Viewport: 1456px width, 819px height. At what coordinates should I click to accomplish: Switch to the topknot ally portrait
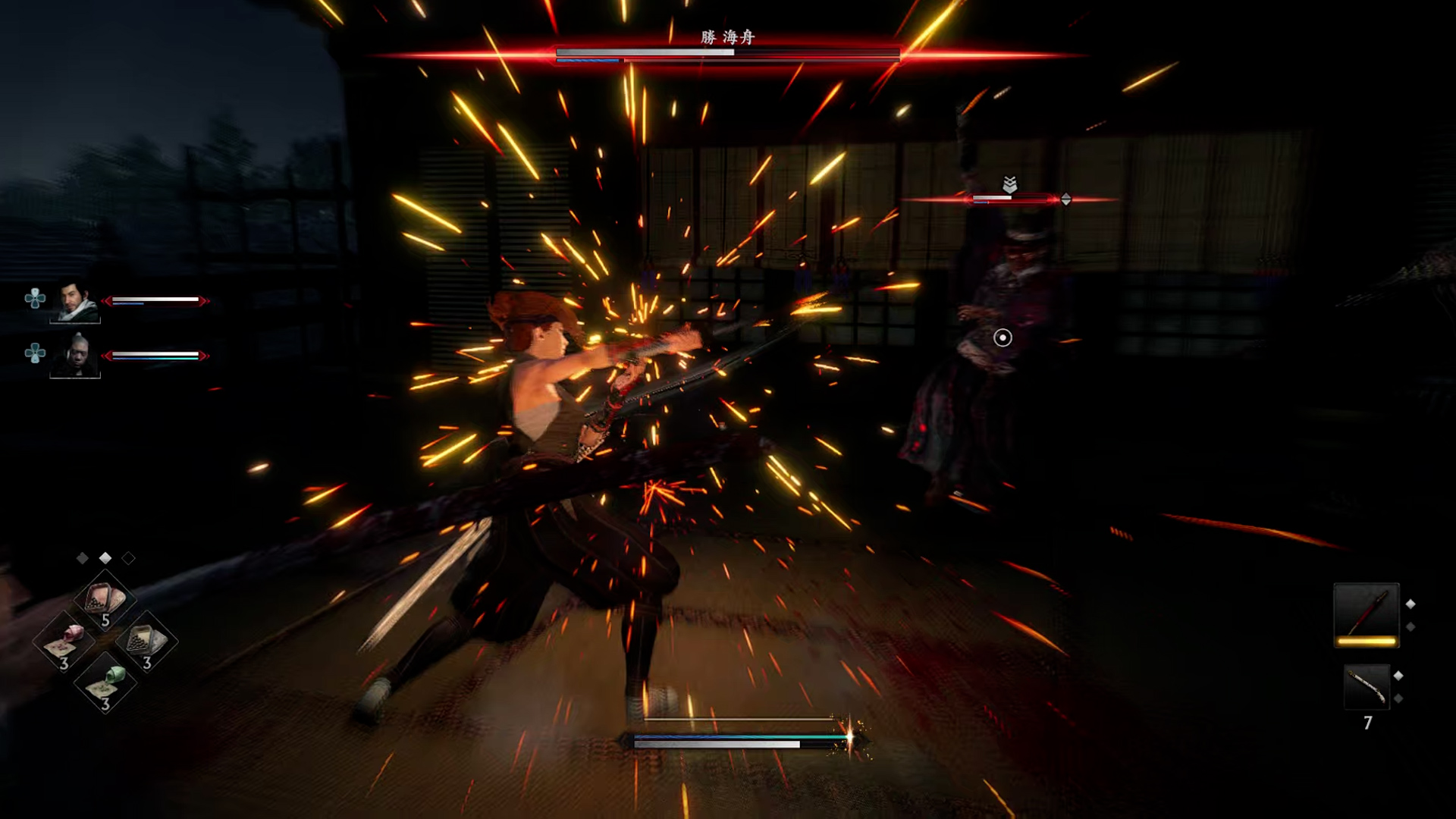(75, 355)
